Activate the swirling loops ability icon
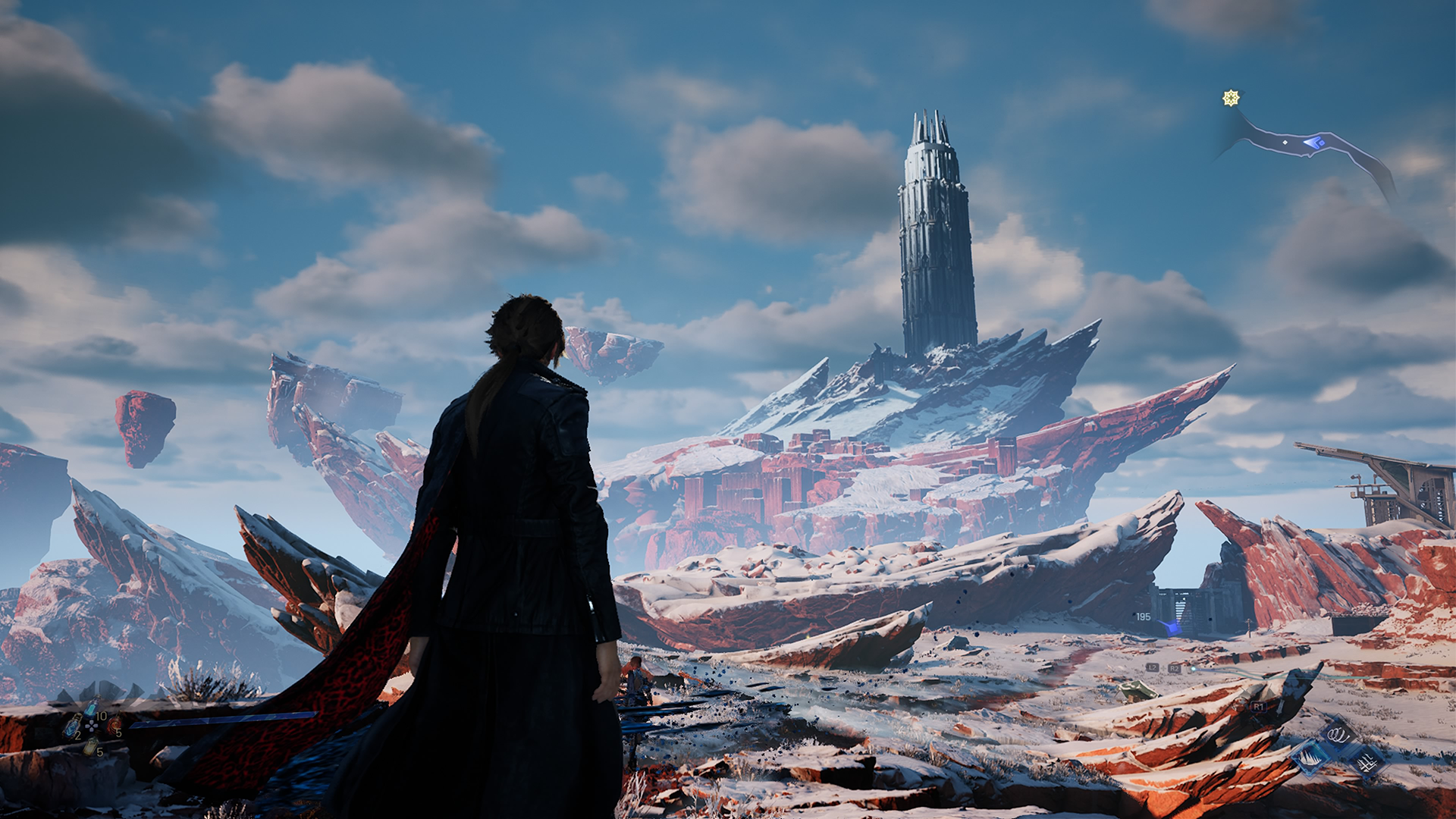This screenshot has width=1456, height=819. tap(1338, 734)
